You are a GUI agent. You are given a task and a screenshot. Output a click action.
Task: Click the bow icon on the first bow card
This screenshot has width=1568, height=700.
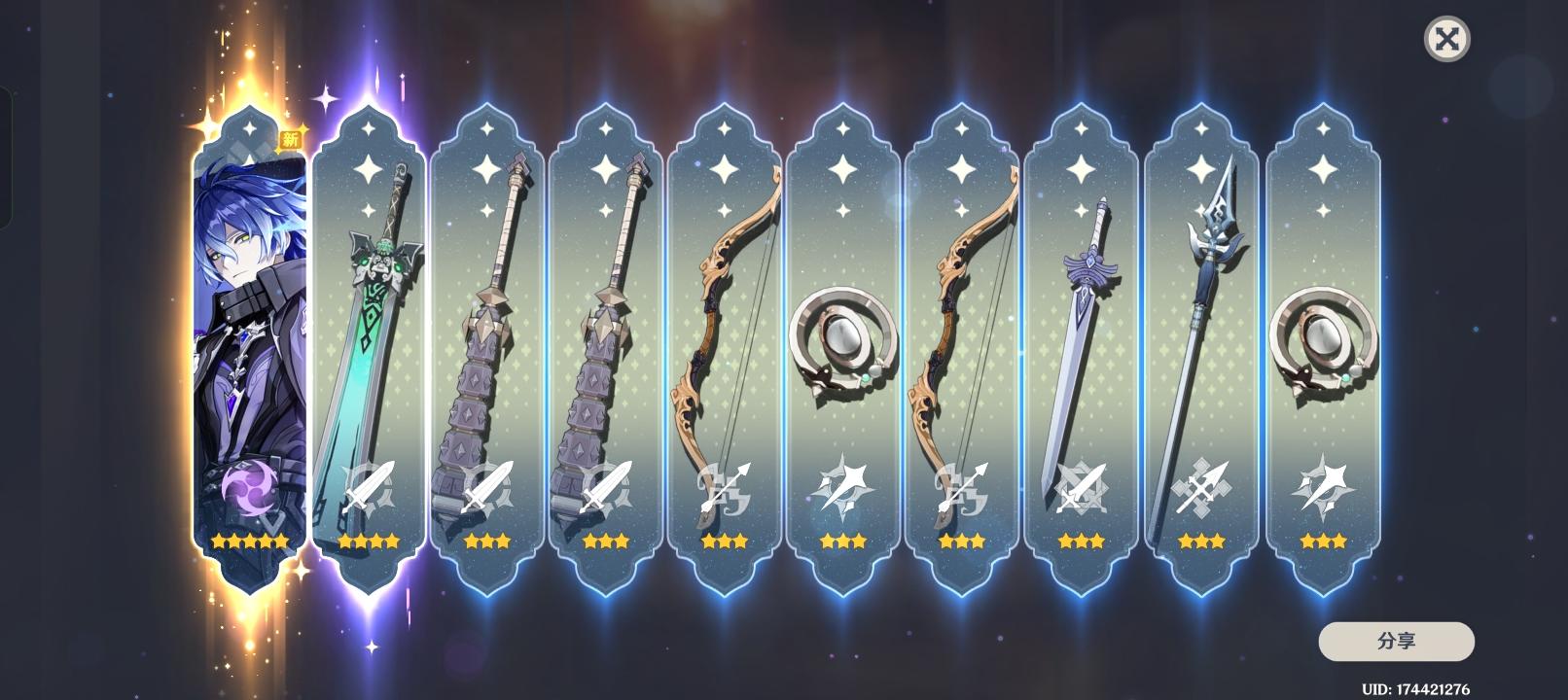(x=725, y=488)
